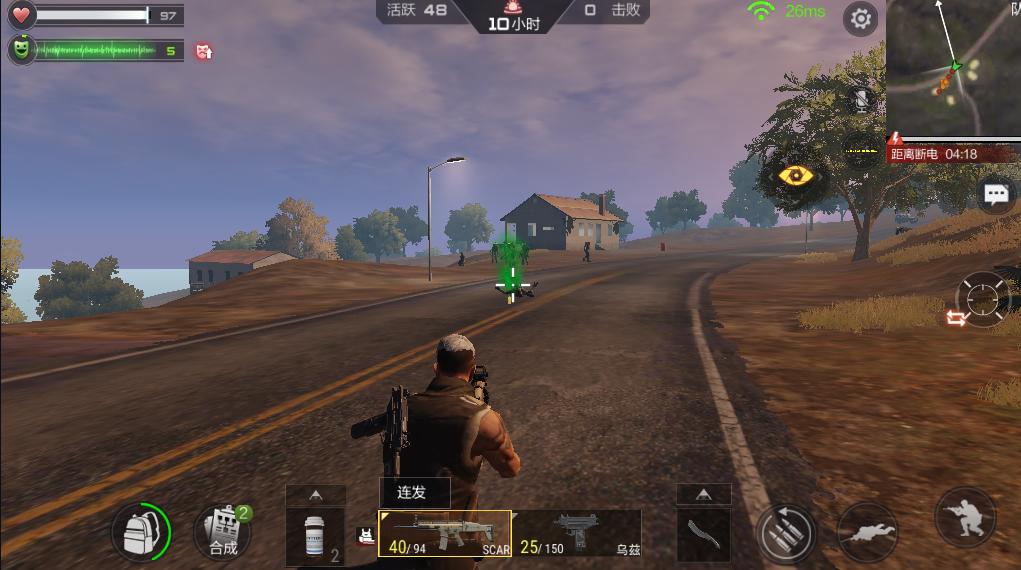This screenshot has height=570, width=1021.
Task: Tap the crosshair aim scope button
Action: click(x=985, y=297)
